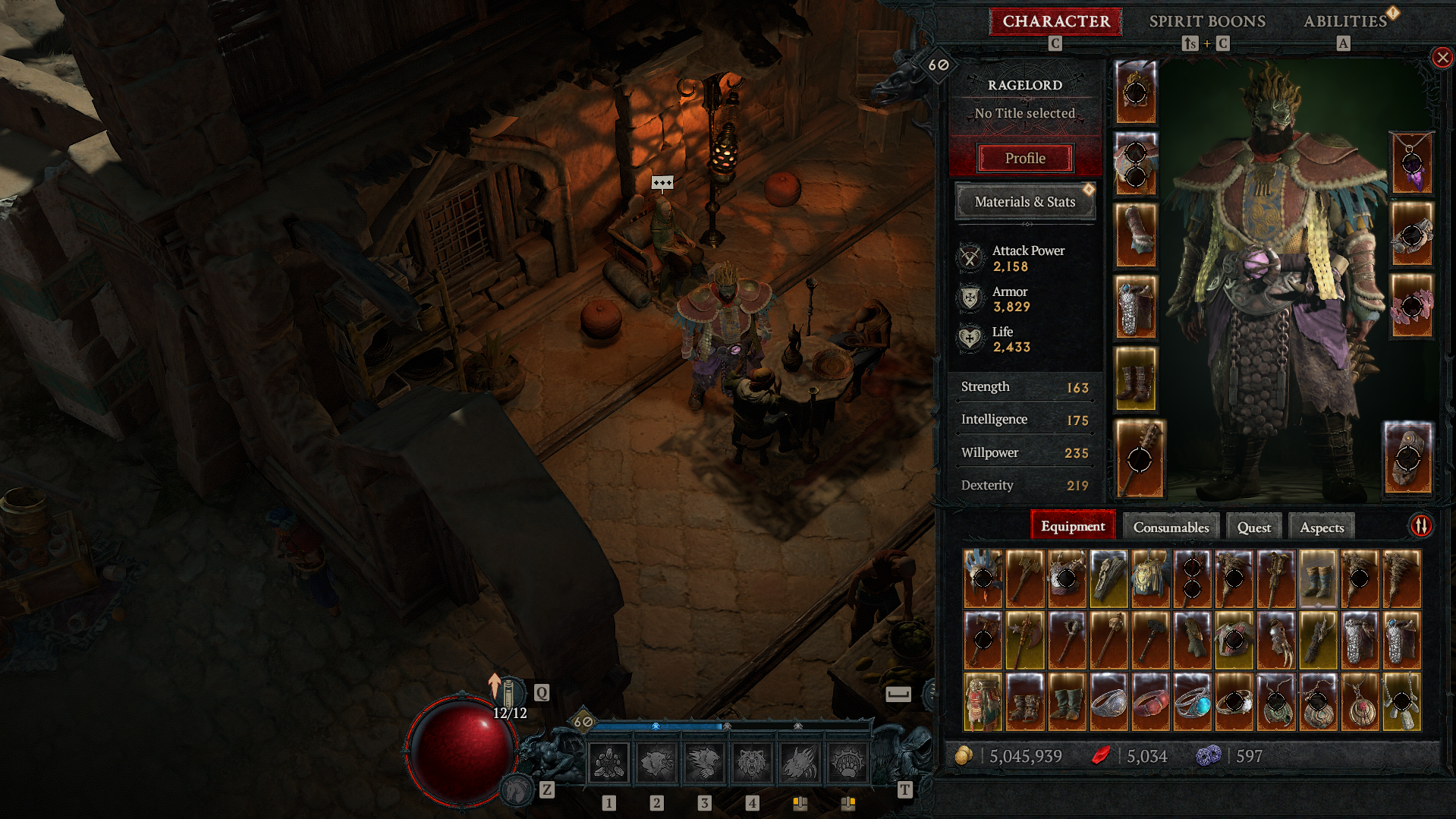View the Aspects inventory tab
Screen dimensions: 1456x819
(1321, 528)
